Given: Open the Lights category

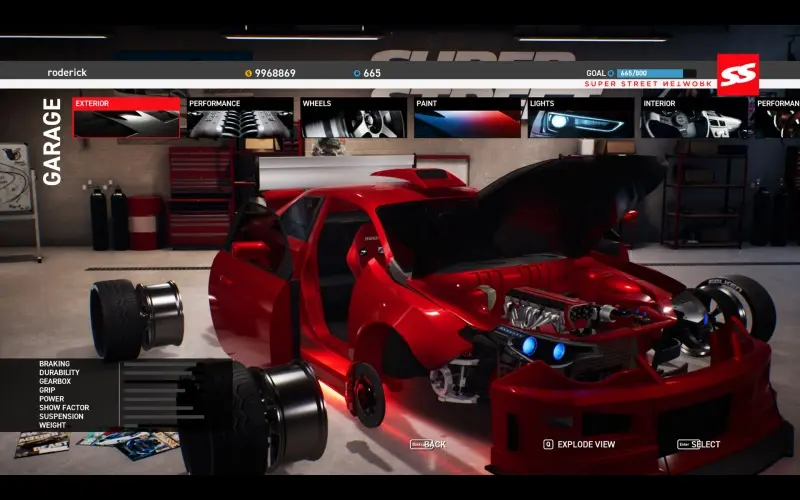Looking at the screenshot, I should point(580,118).
